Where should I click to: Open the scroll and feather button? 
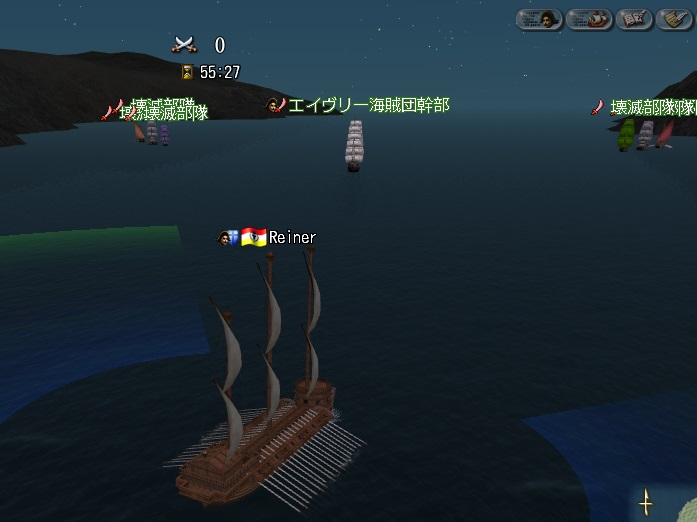click(x=676, y=19)
